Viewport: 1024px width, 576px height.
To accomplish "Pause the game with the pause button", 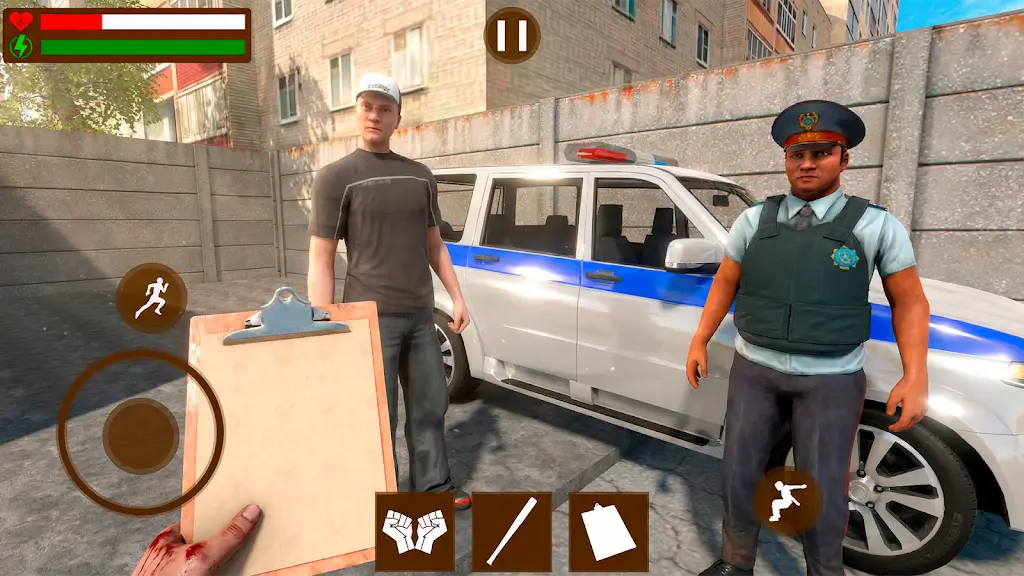I will coord(512,35).
